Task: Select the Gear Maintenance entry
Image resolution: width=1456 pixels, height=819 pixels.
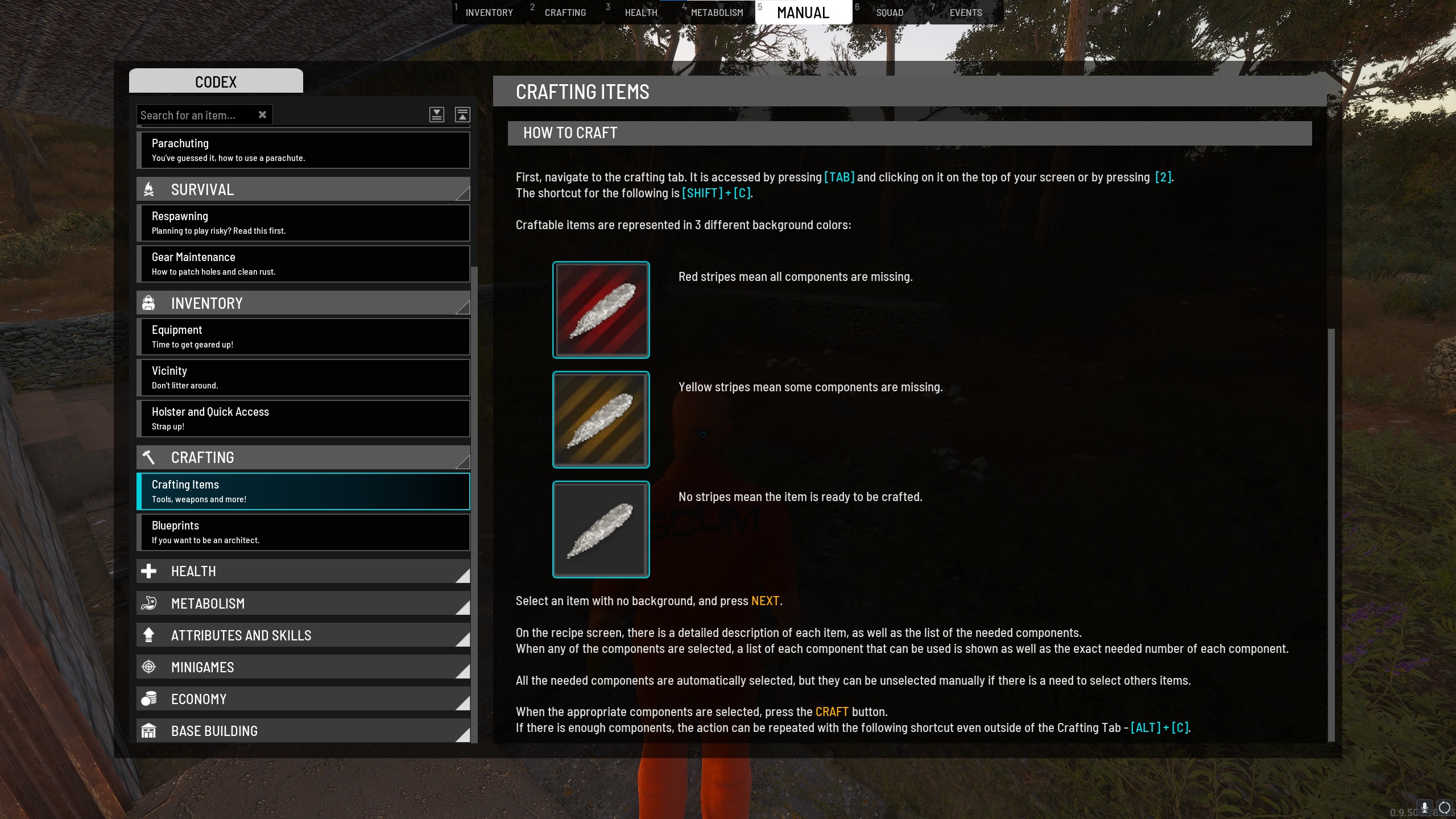Action: (x=303, y=264)
